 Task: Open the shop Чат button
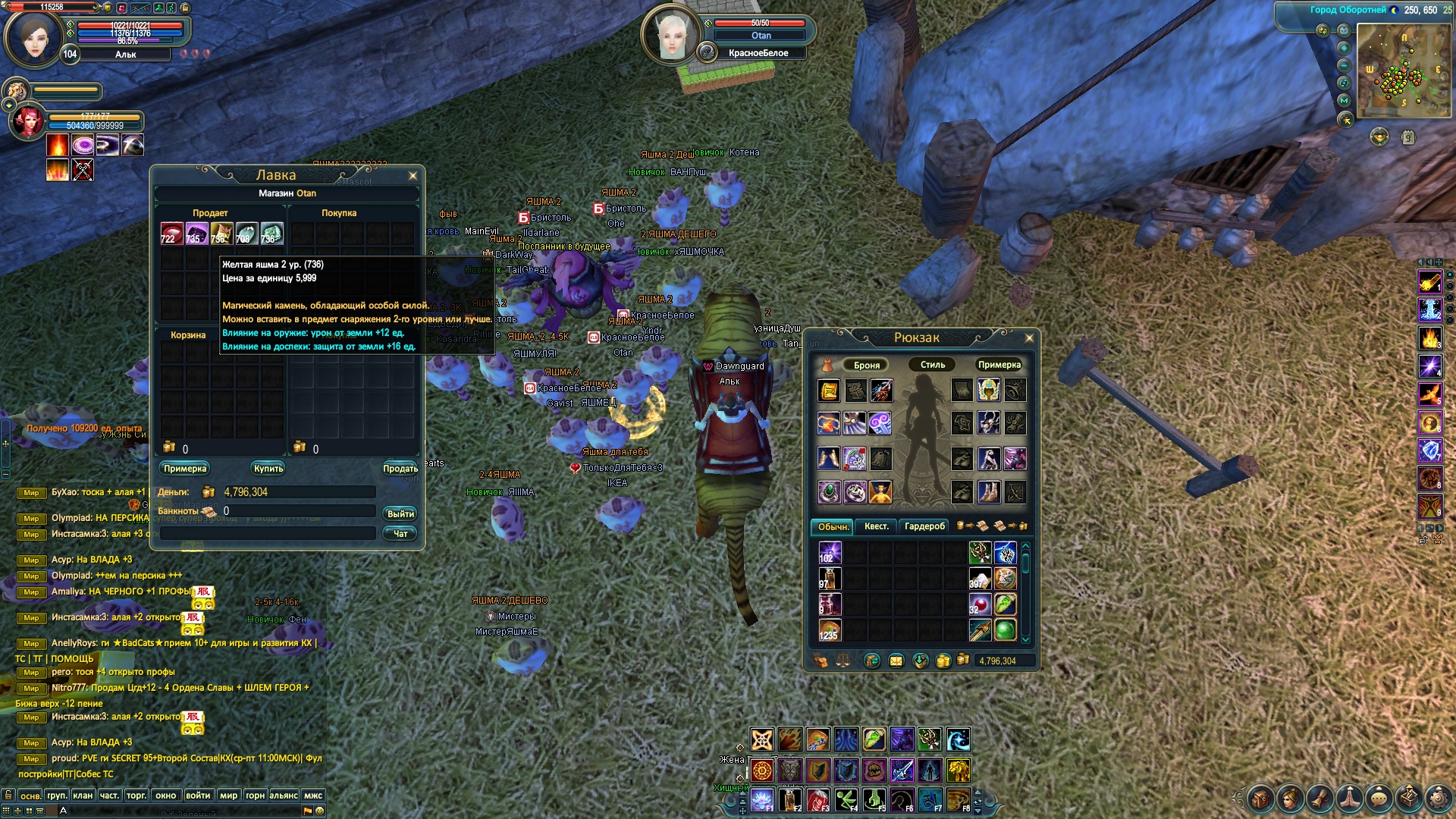click(x=400, y=534)
